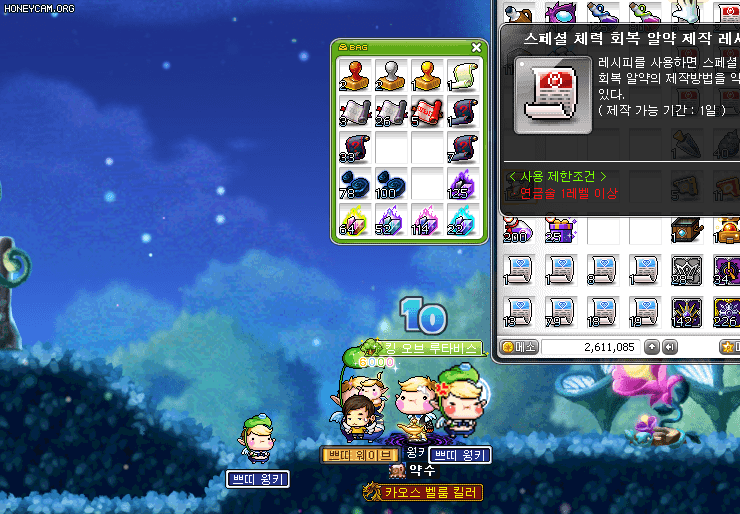The width and height of the screenshot is (740, 514).
Task: Select the purple flame crystal stack of 125
Action: click(x=462, y=184)
